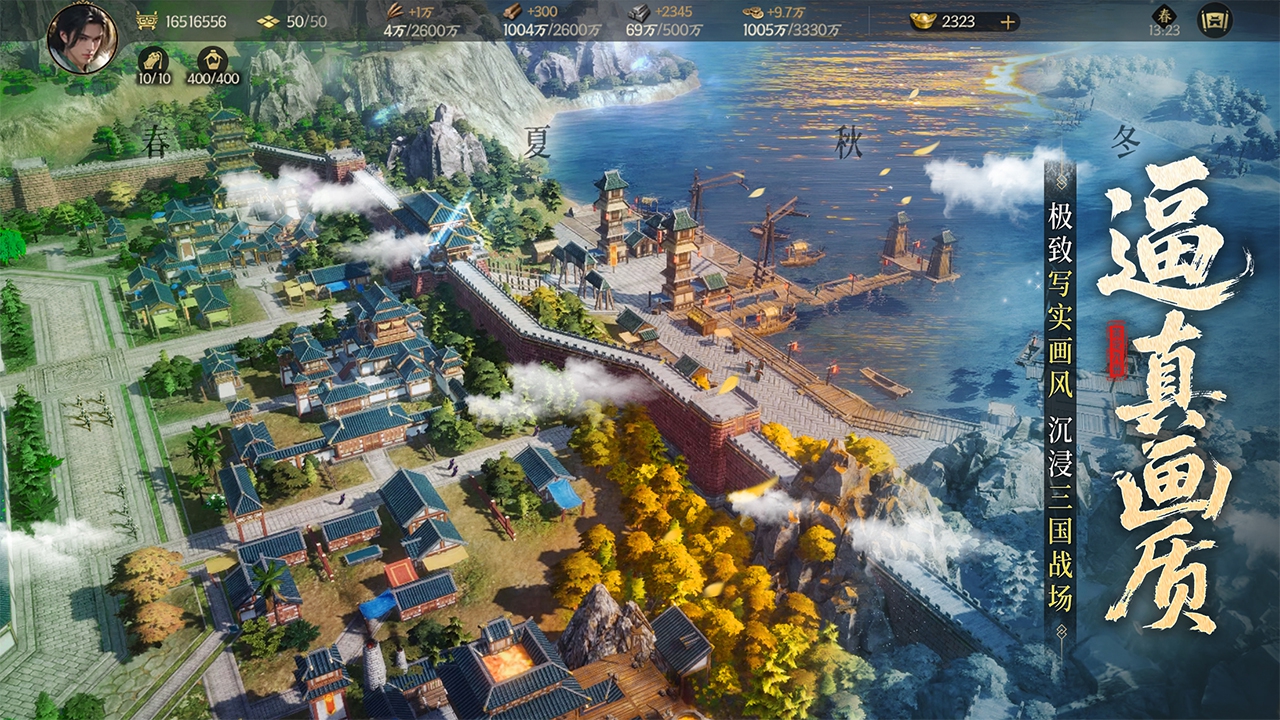Click the plus button beside gold ingots
This screenshot has width=1280, height=720.
click(1007, 21)
